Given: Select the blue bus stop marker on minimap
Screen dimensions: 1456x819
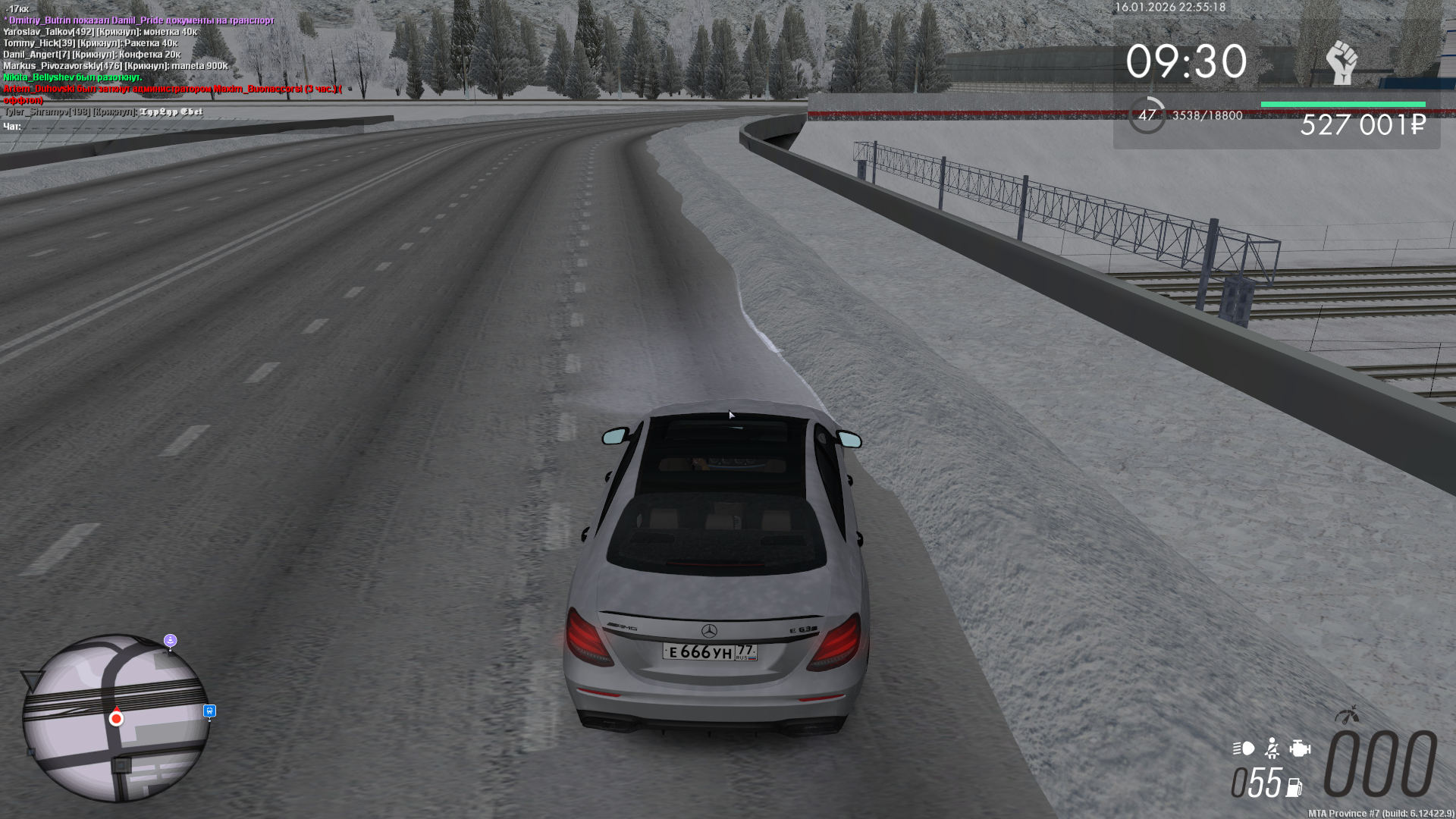Looking at the screenshot, I should coord(210,711).
